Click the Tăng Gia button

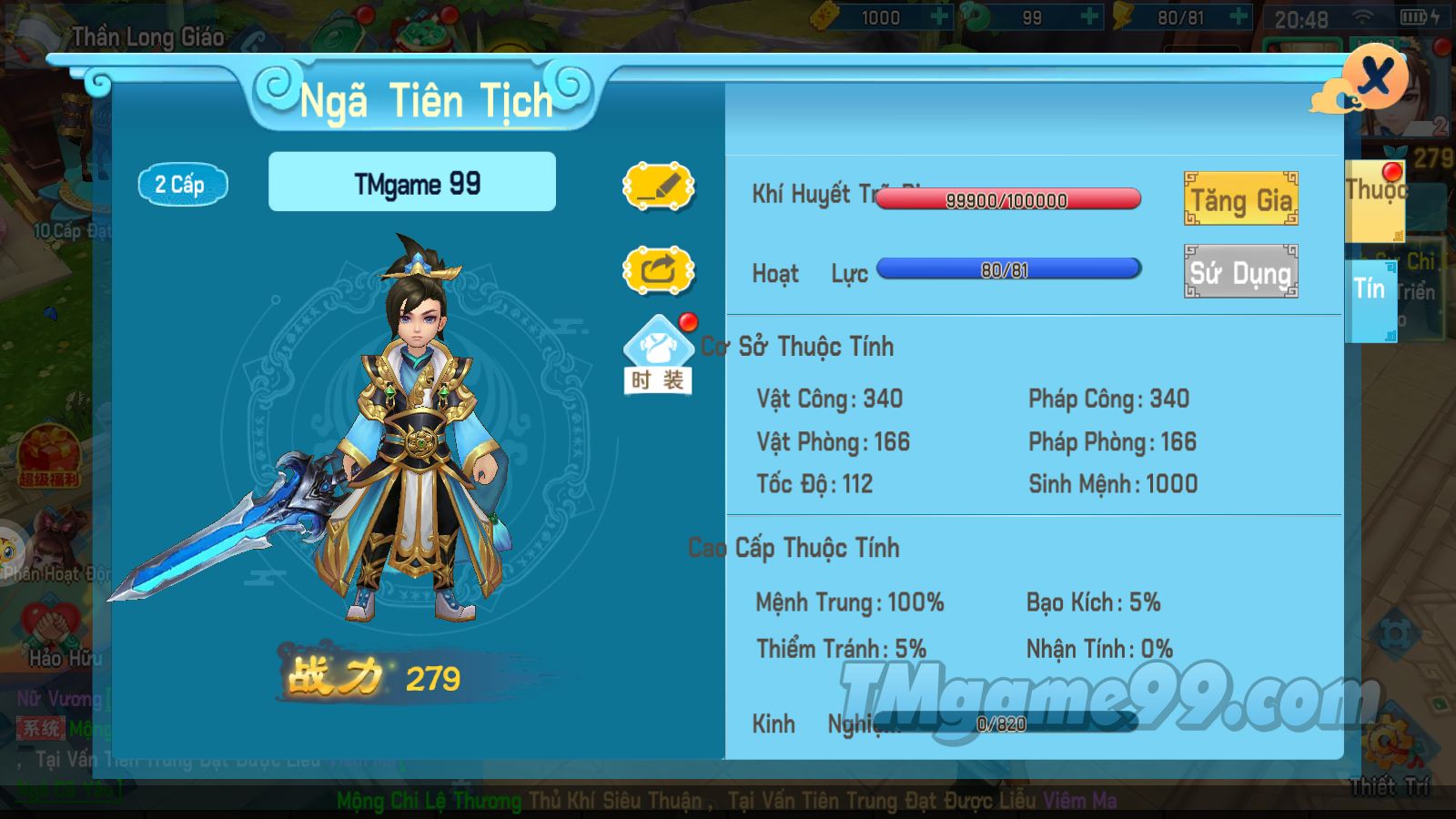1240,198
